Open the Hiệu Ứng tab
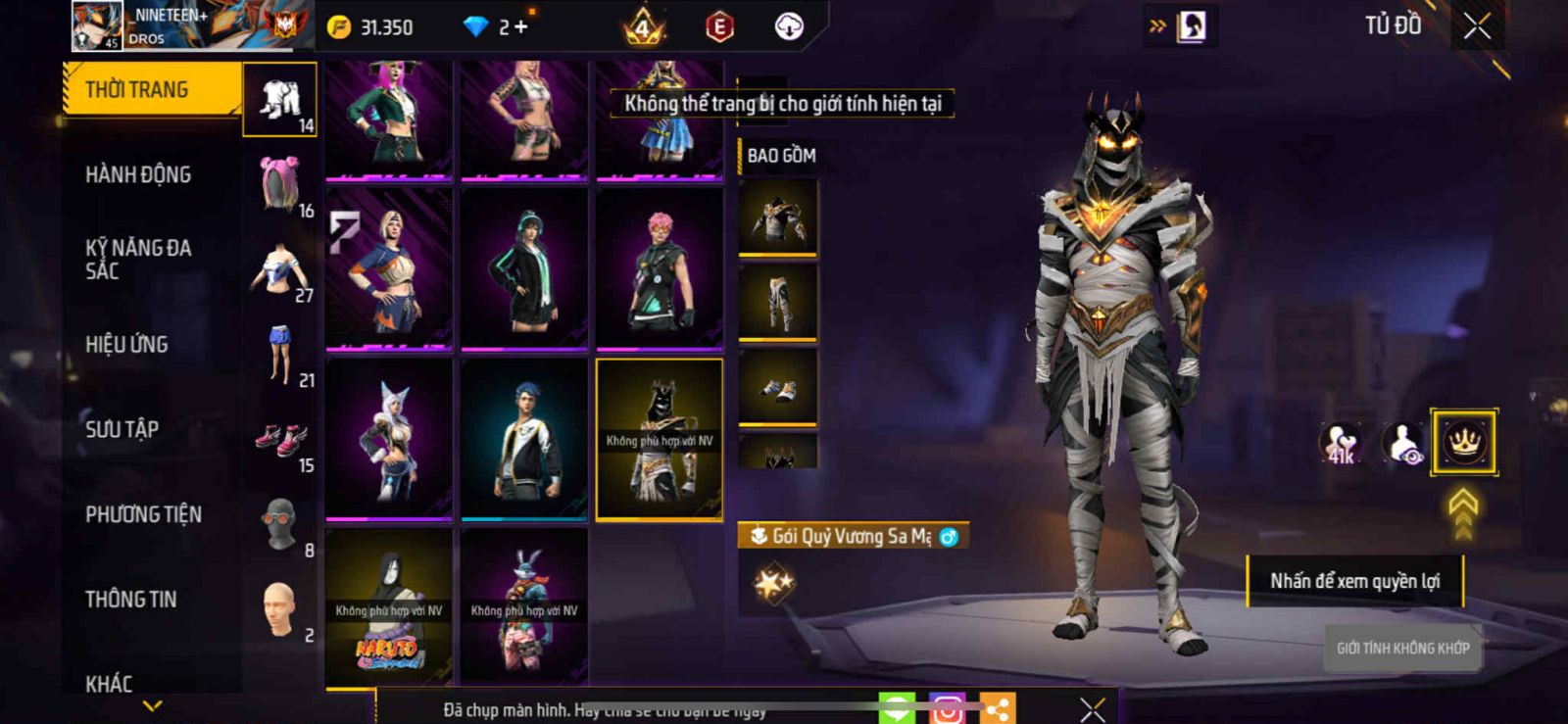The height and width of the screenshot is (724, 1568). (x=126, y=345)
